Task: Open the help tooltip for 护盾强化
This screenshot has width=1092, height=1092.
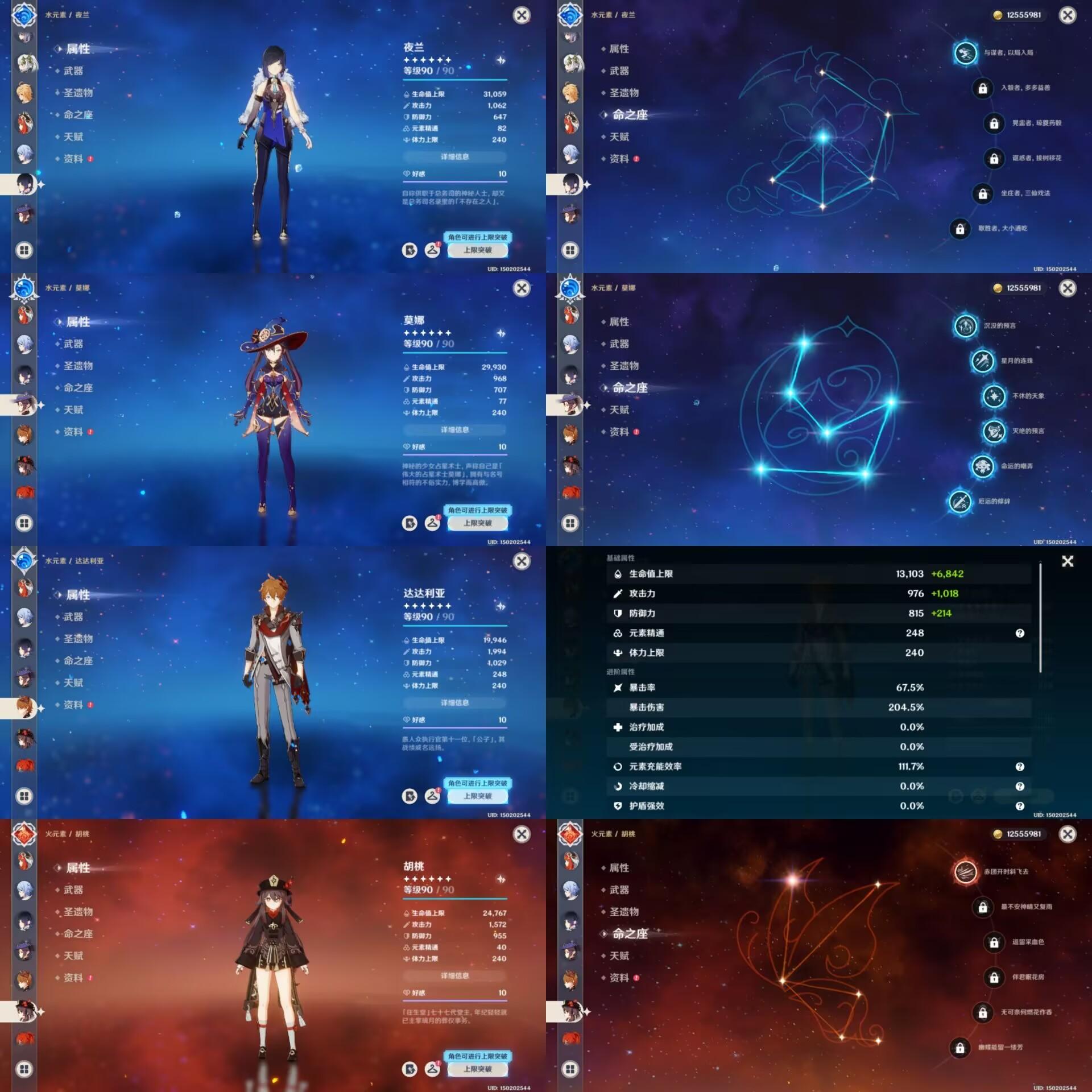Action: [x=1020, y=806]
